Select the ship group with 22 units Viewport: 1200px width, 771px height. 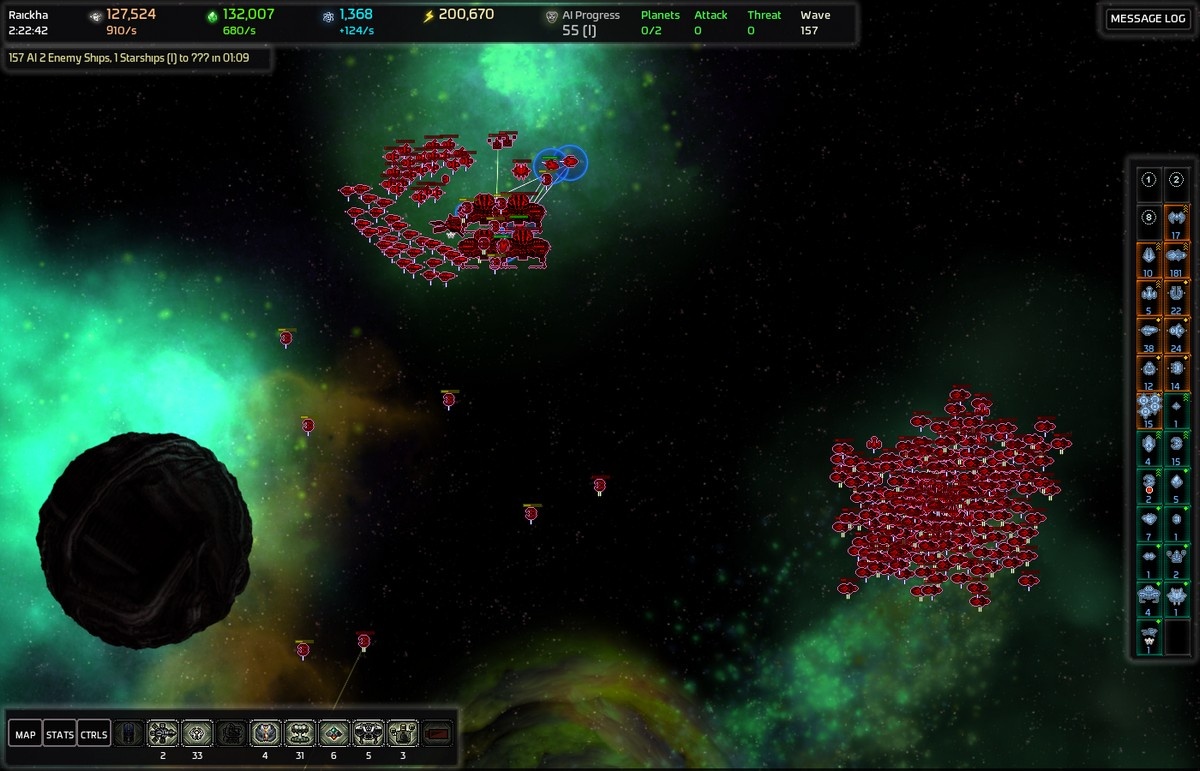pos(1177,295)
